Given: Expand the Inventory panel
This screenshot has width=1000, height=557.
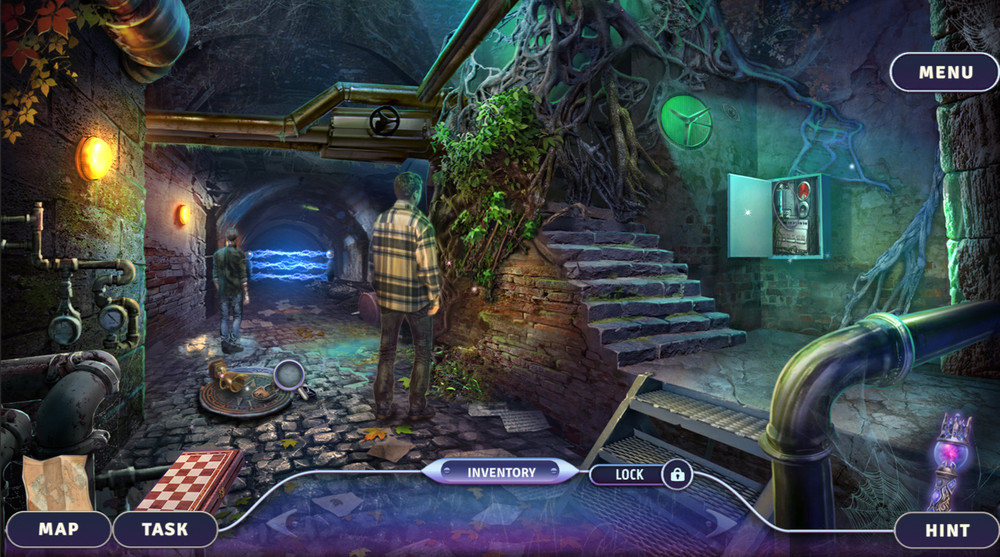Looking at the screenshot, I should click(501, 472).
